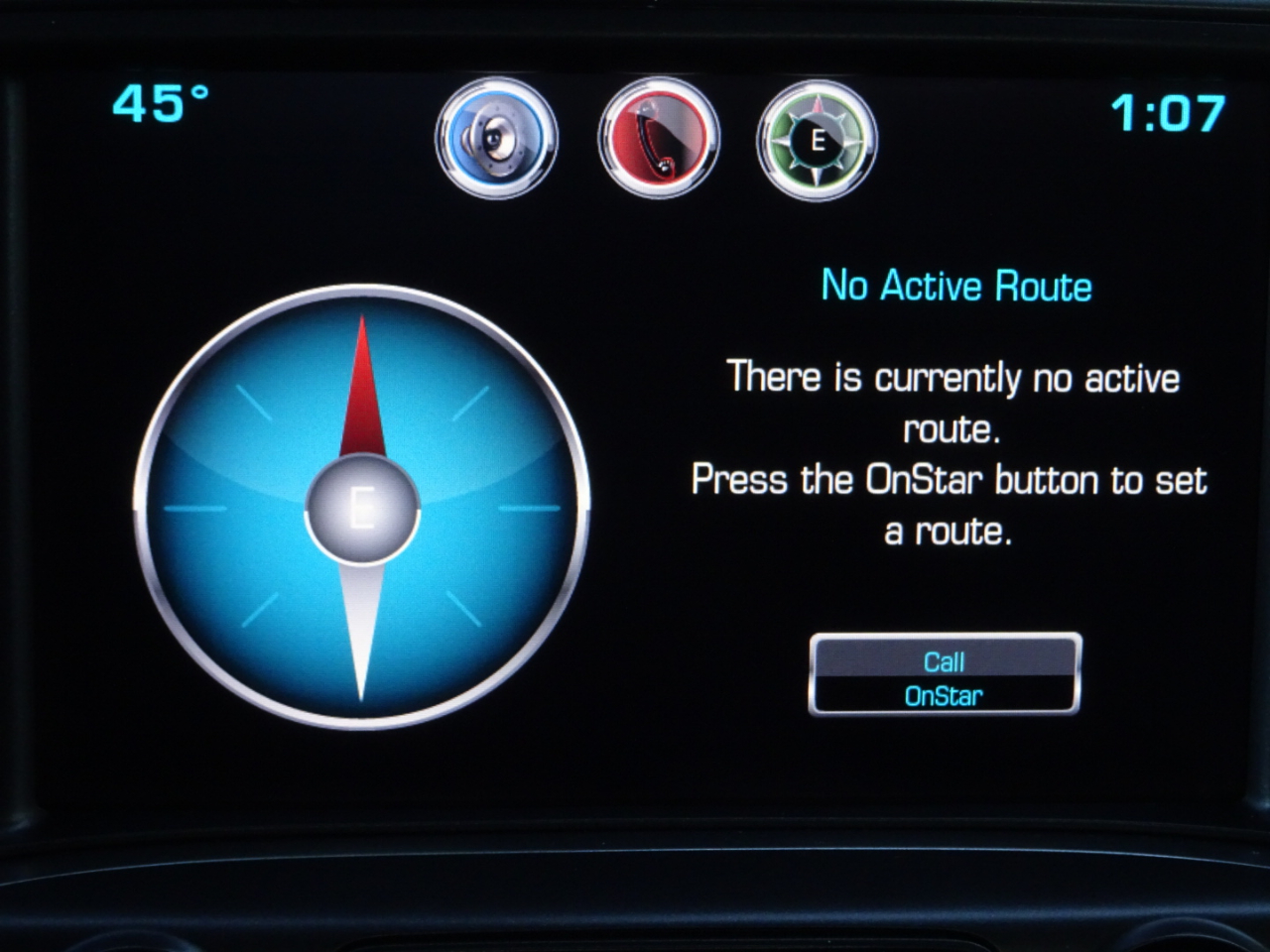The height and width of the screenshot is (952, 1270).
Task: Open the audio speaker icon
Action: pyautogui.click(x=496, y=139)
